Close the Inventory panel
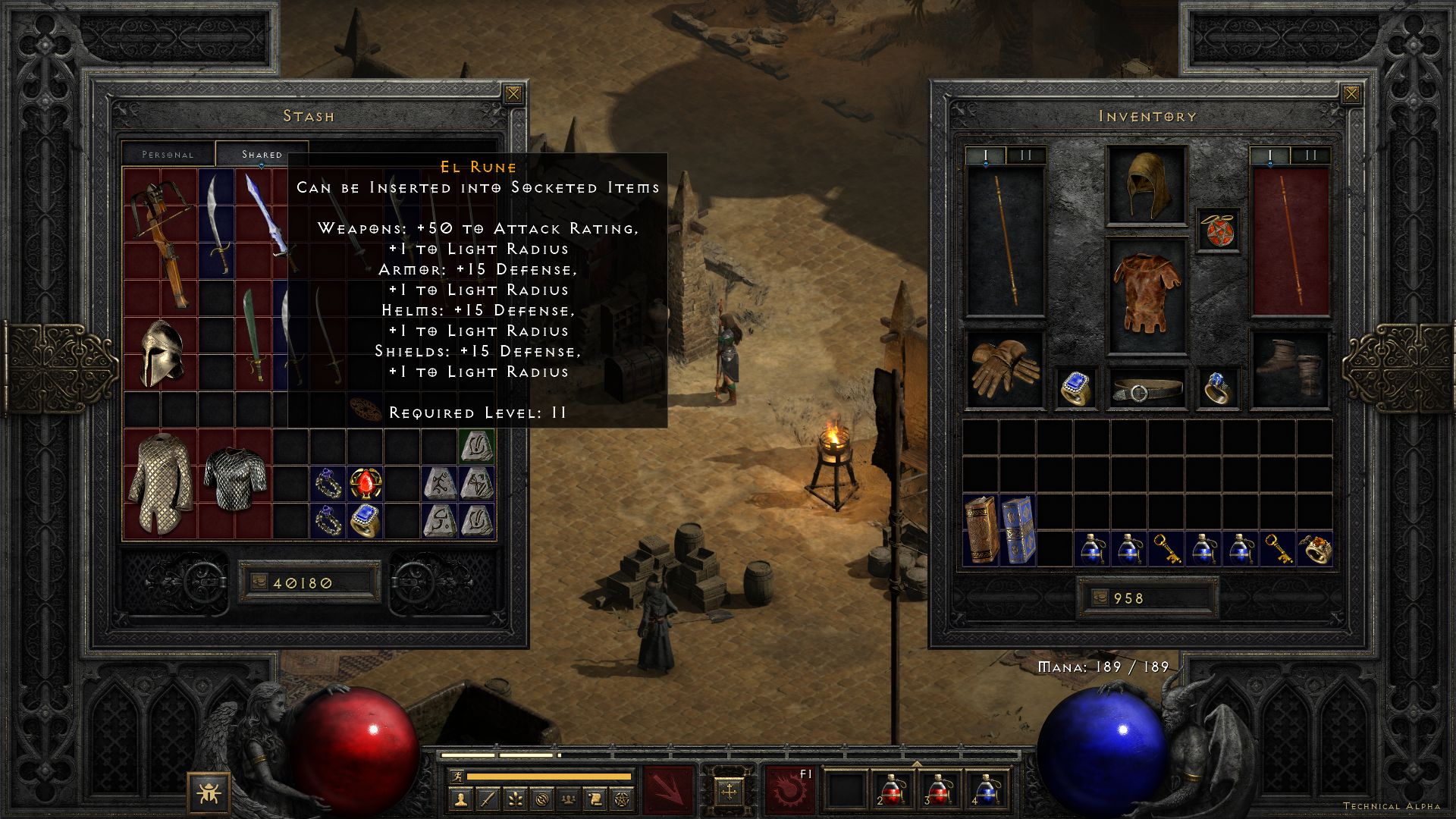This screenshot has height=819, width=1456. [1351, 94]
